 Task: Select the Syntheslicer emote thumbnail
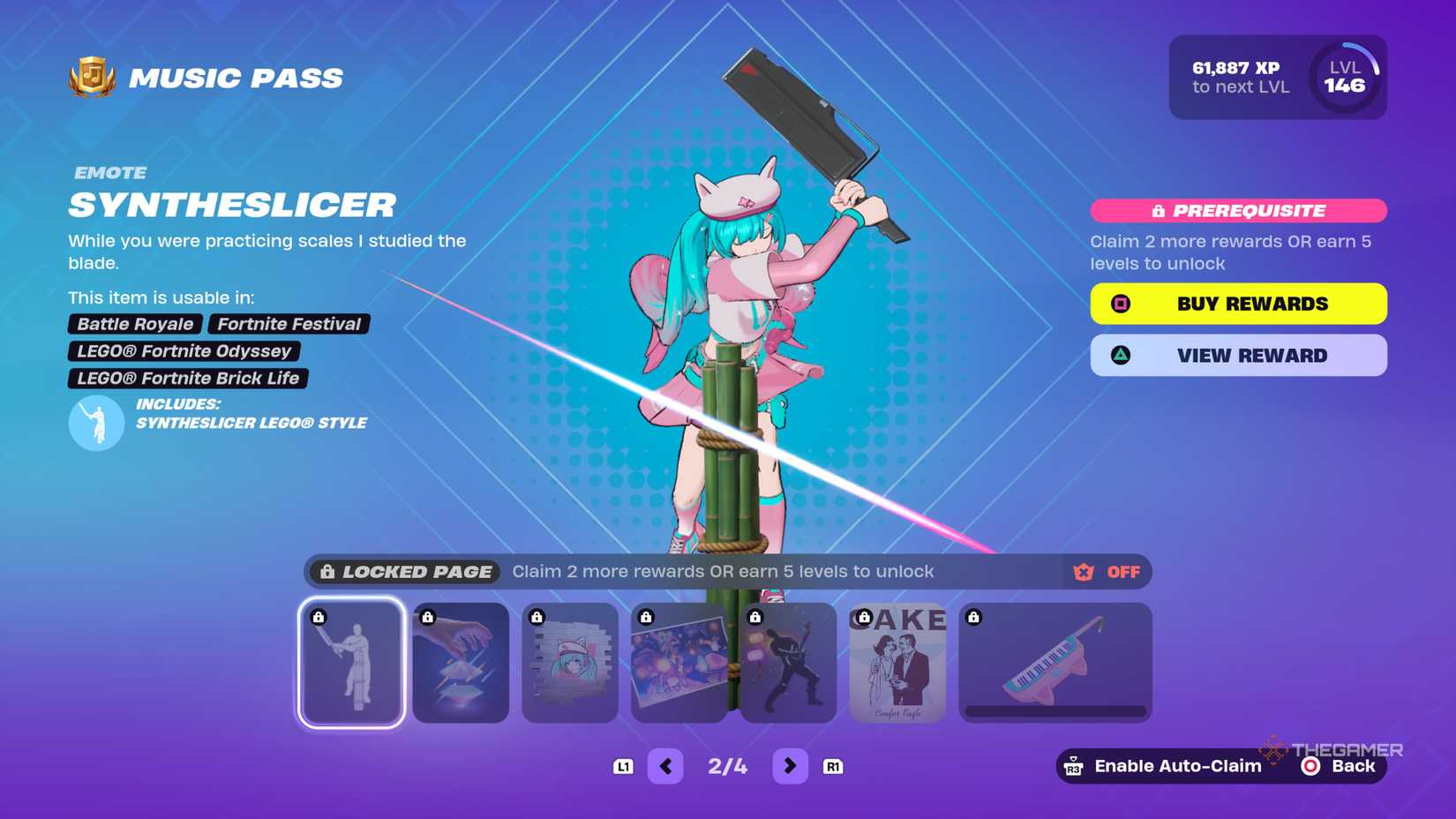350,663
